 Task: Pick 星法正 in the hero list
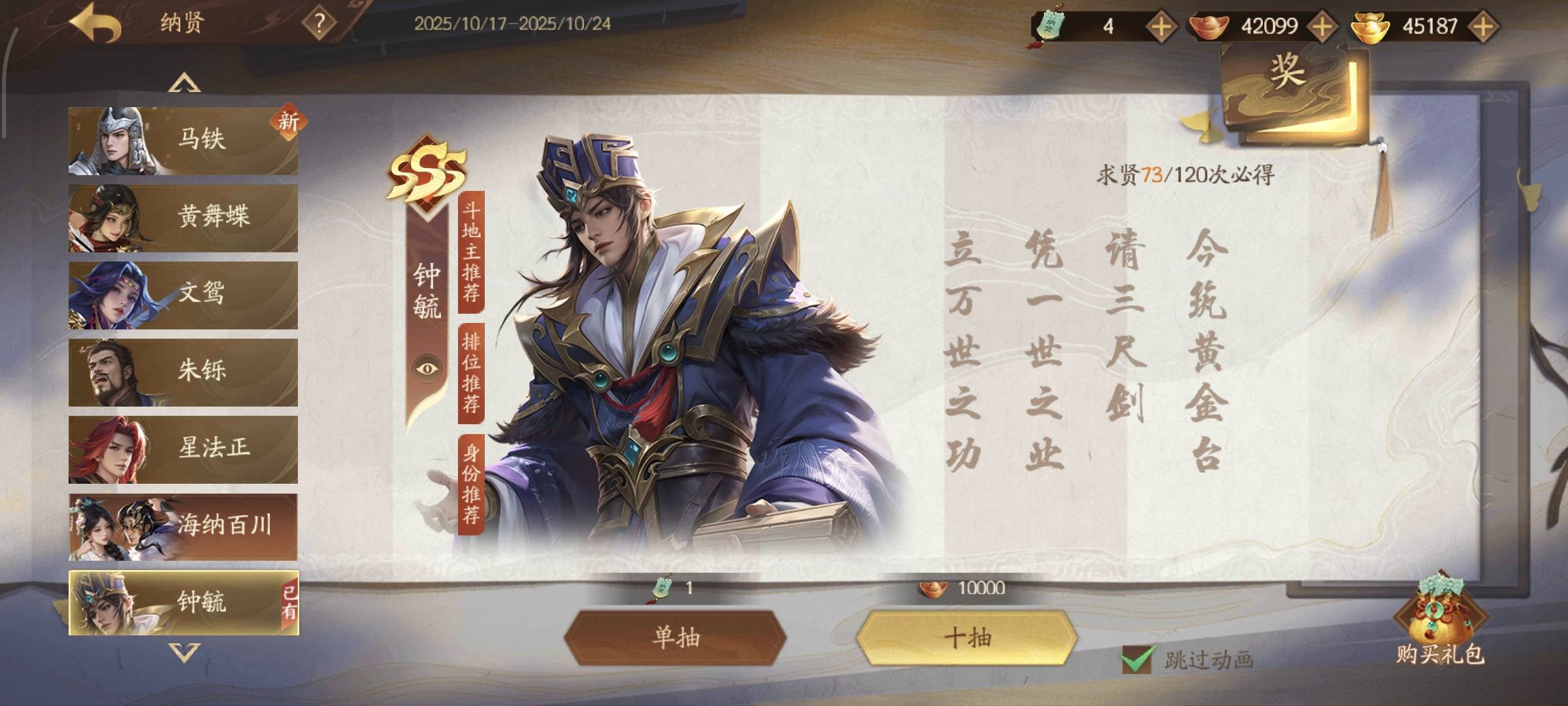click(183, 449)
